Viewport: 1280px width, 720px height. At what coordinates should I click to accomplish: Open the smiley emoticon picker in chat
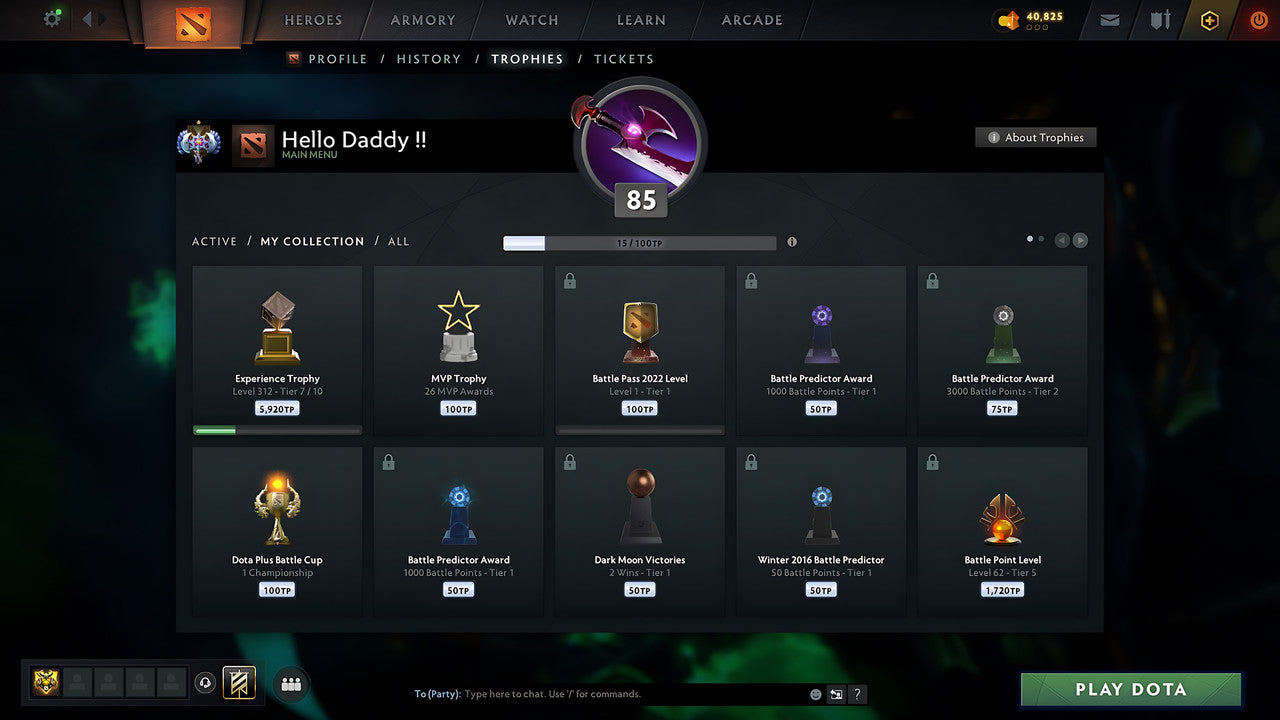tap(815, 693)
